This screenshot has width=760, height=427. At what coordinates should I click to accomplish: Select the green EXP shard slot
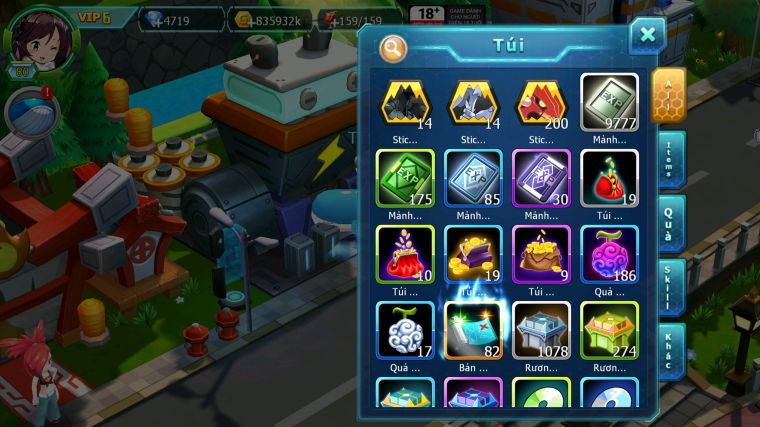click(x=405, y=177)
